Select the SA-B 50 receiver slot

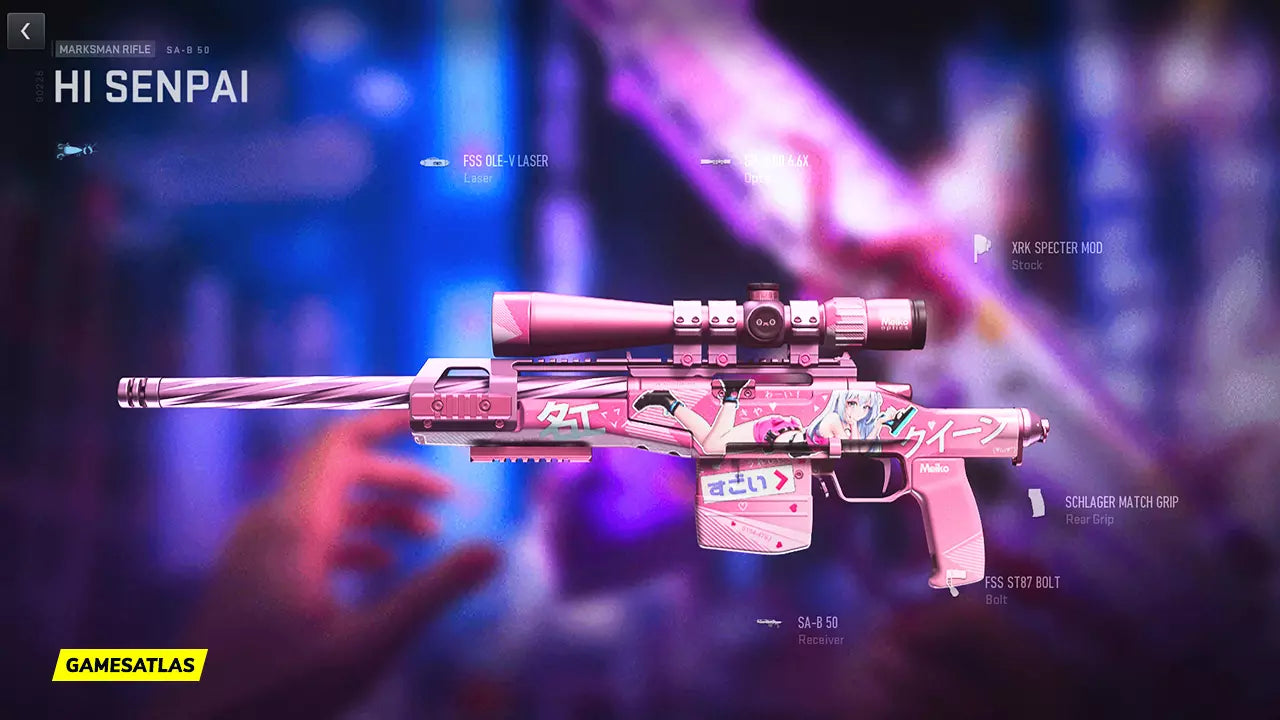817,623
